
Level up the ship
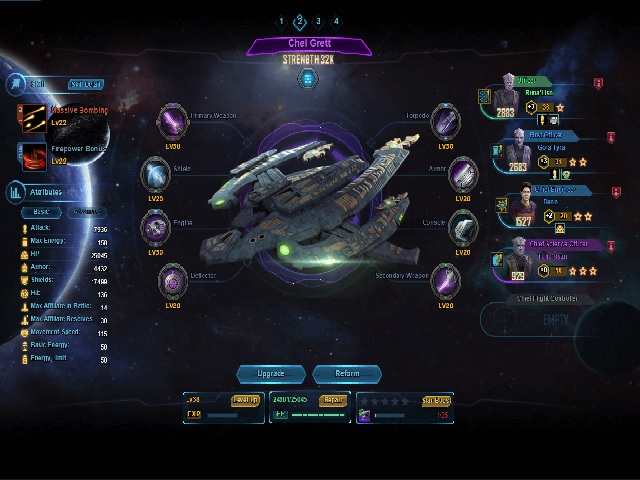245,400
